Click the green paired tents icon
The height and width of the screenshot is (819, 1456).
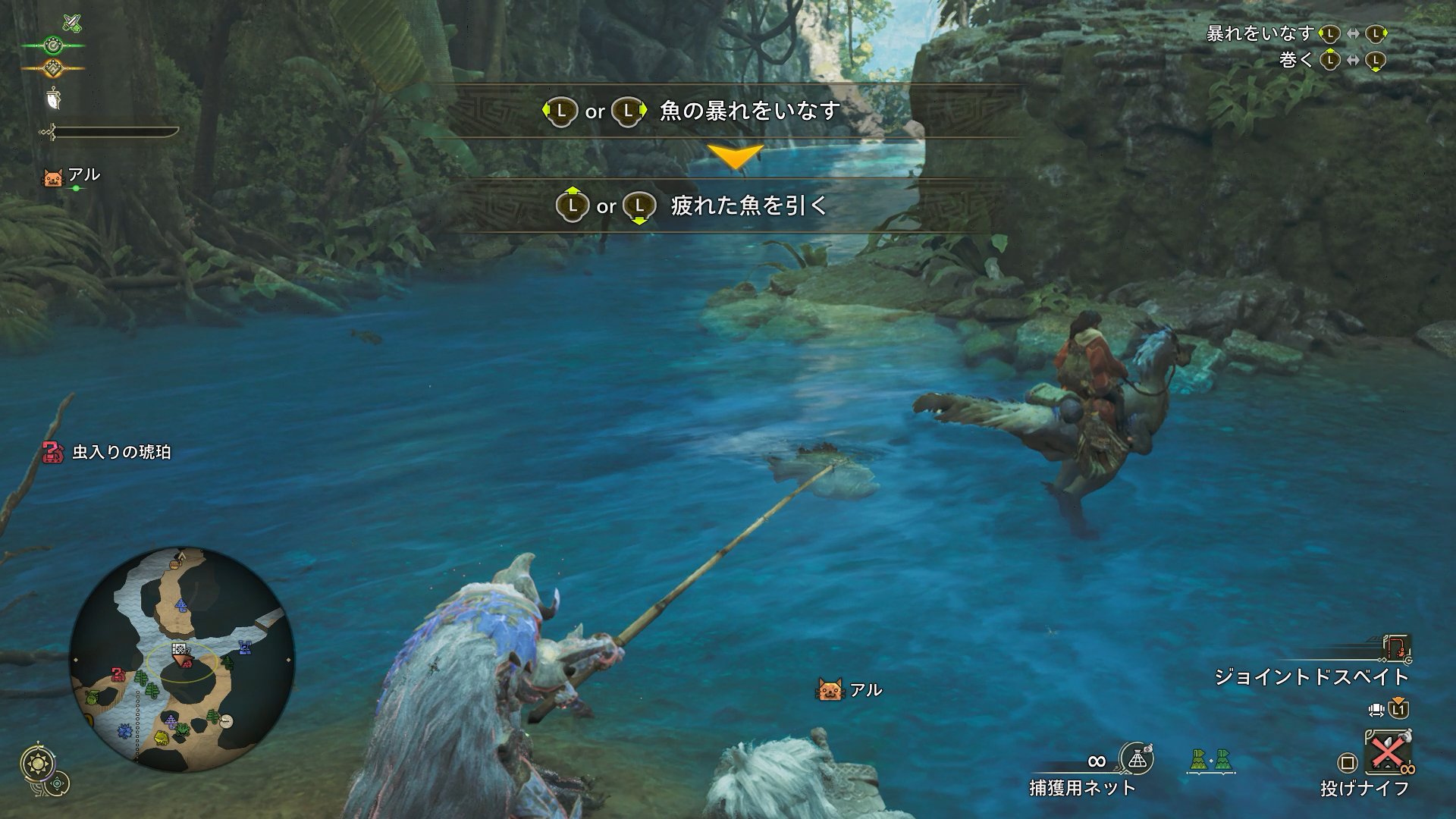click(x=1210, y=760)
